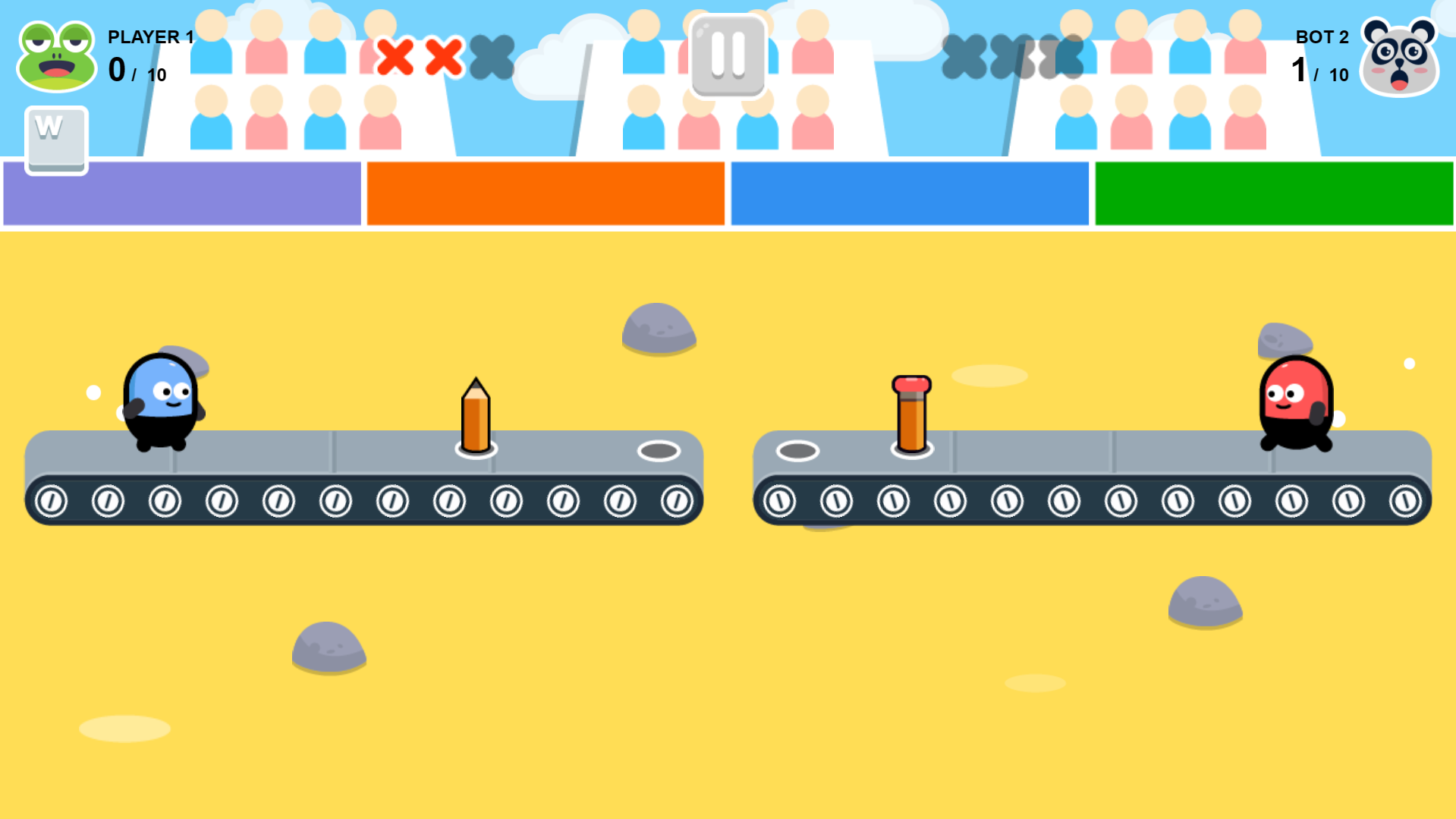
Task: Click the pencil sticking out of the left conveyor
Action: [475, 414]
